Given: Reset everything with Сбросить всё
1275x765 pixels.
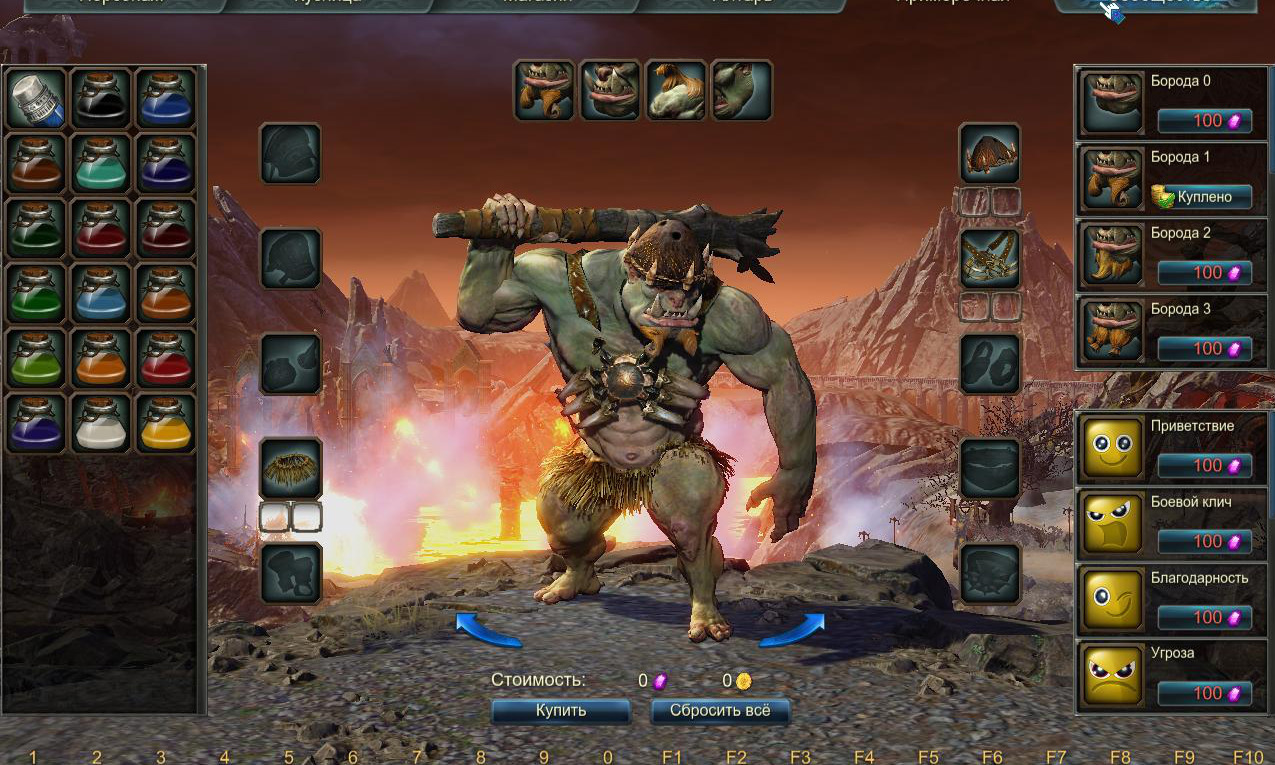Looking at the screenshot, I should (x=720, y=711).
